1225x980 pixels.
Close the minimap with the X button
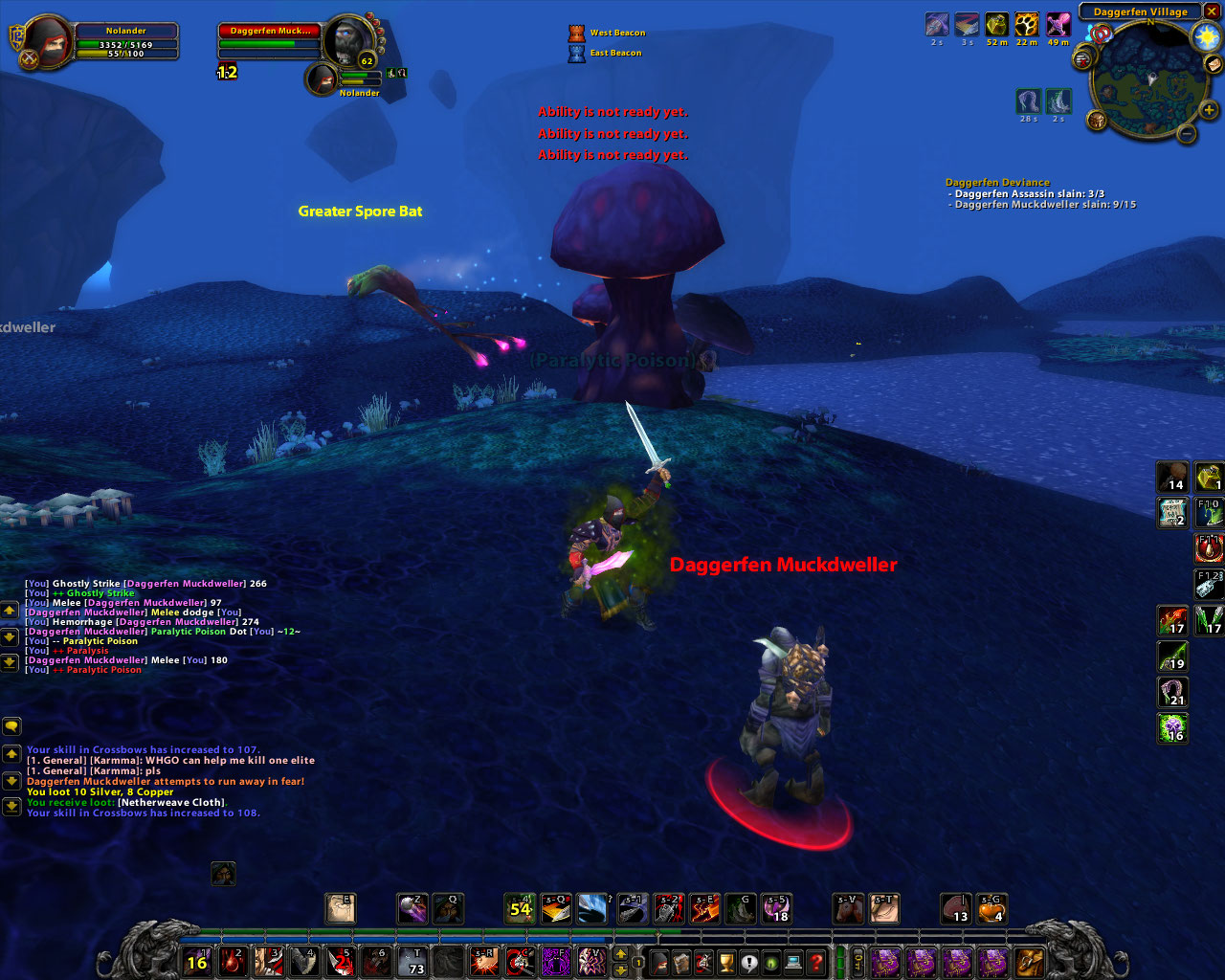[1212, 11]
